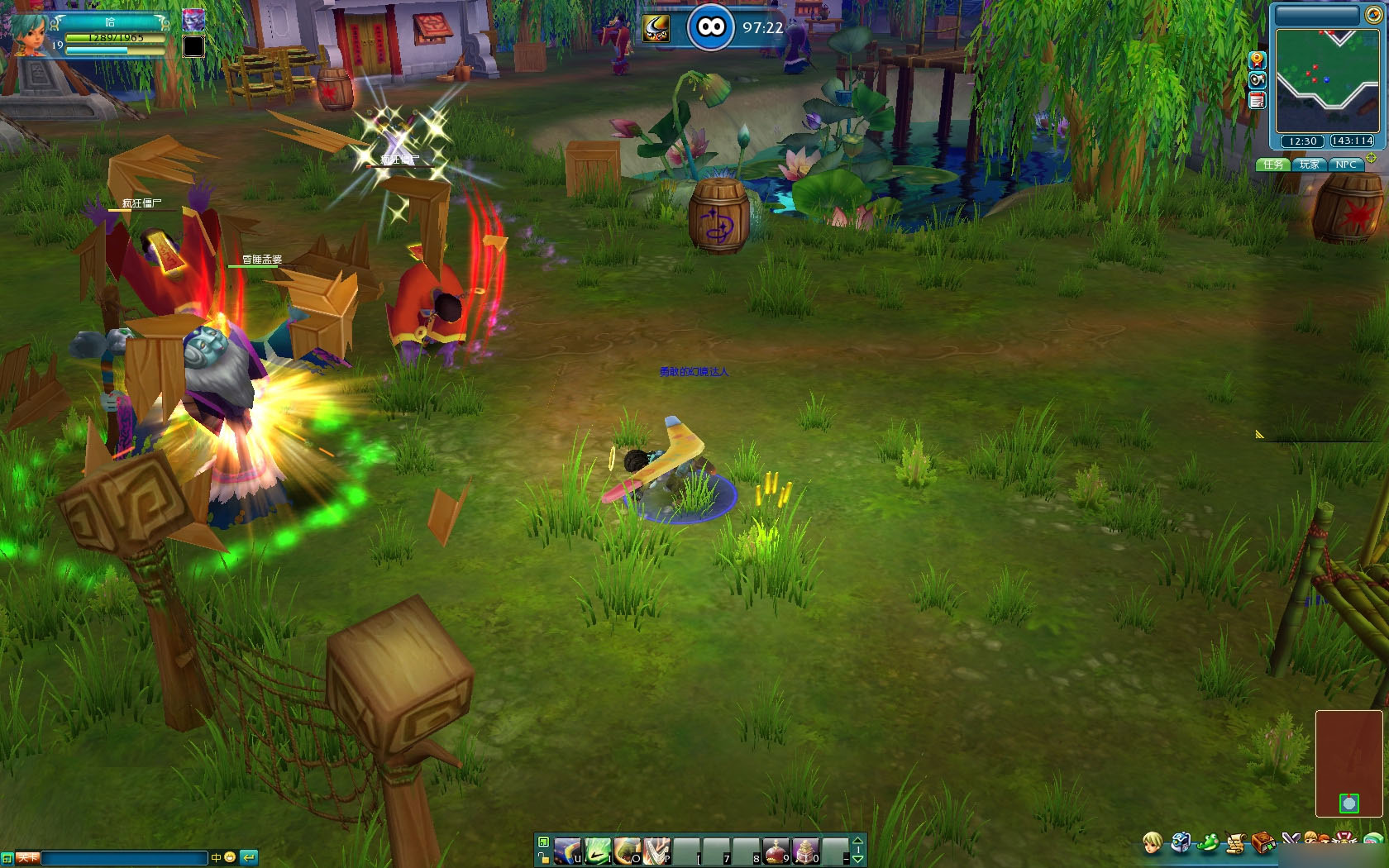1389x868 pixels.
Task: Switch to the 任务 quest tab
Action: pyautogui.click(x=1273, y=165)
